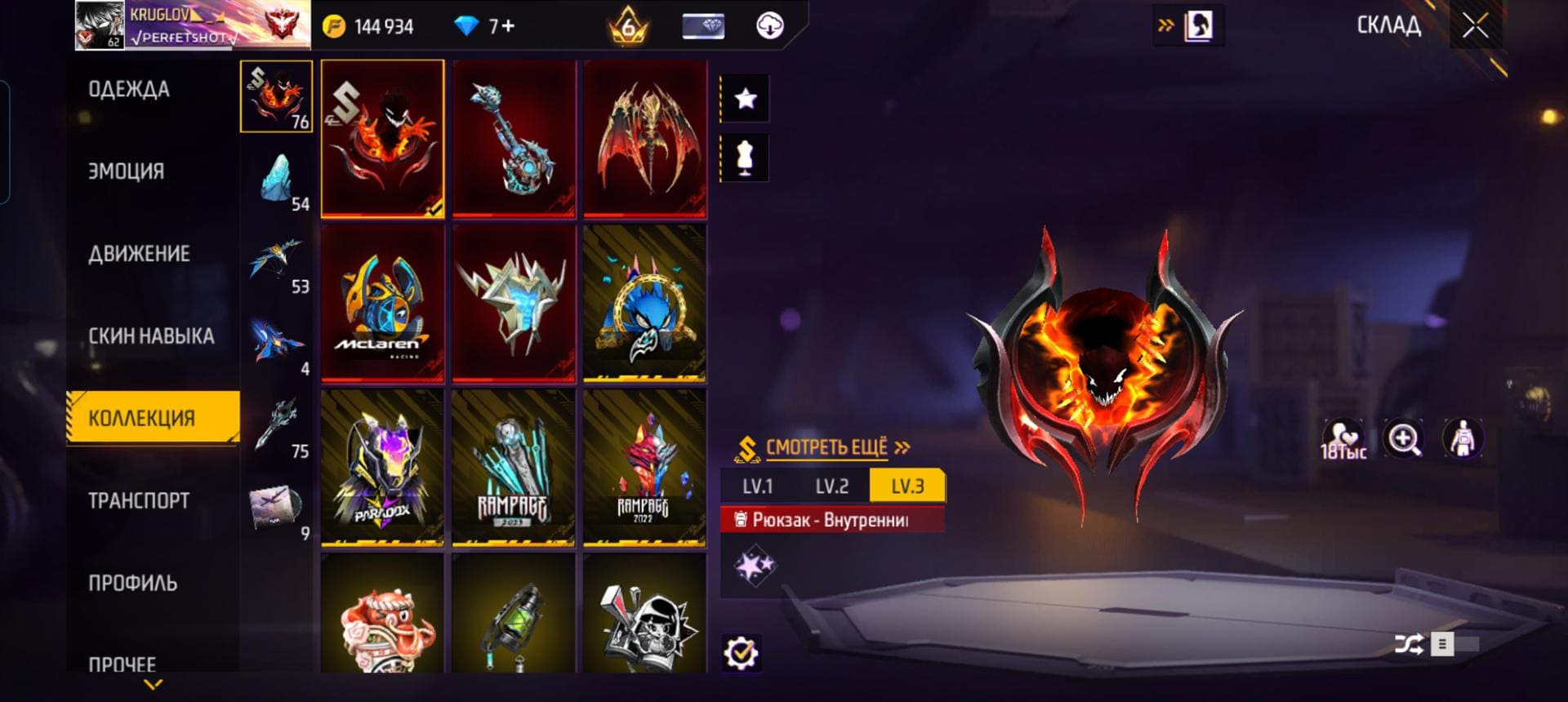
Task: Open the ОДЕЖДА category
Action: 129,89
